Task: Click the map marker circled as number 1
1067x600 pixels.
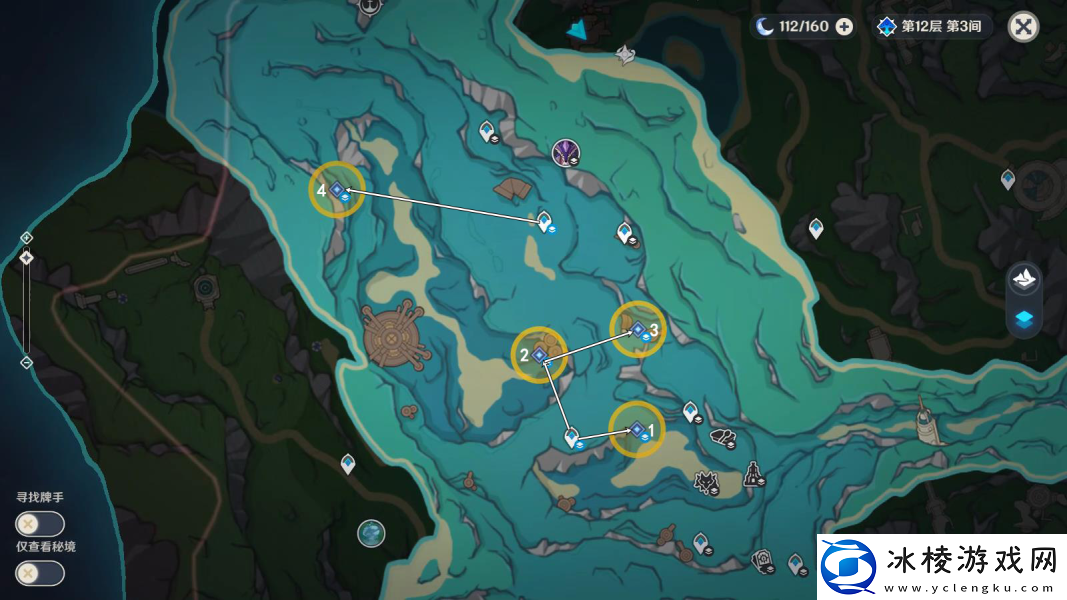Action: [636, 430]
